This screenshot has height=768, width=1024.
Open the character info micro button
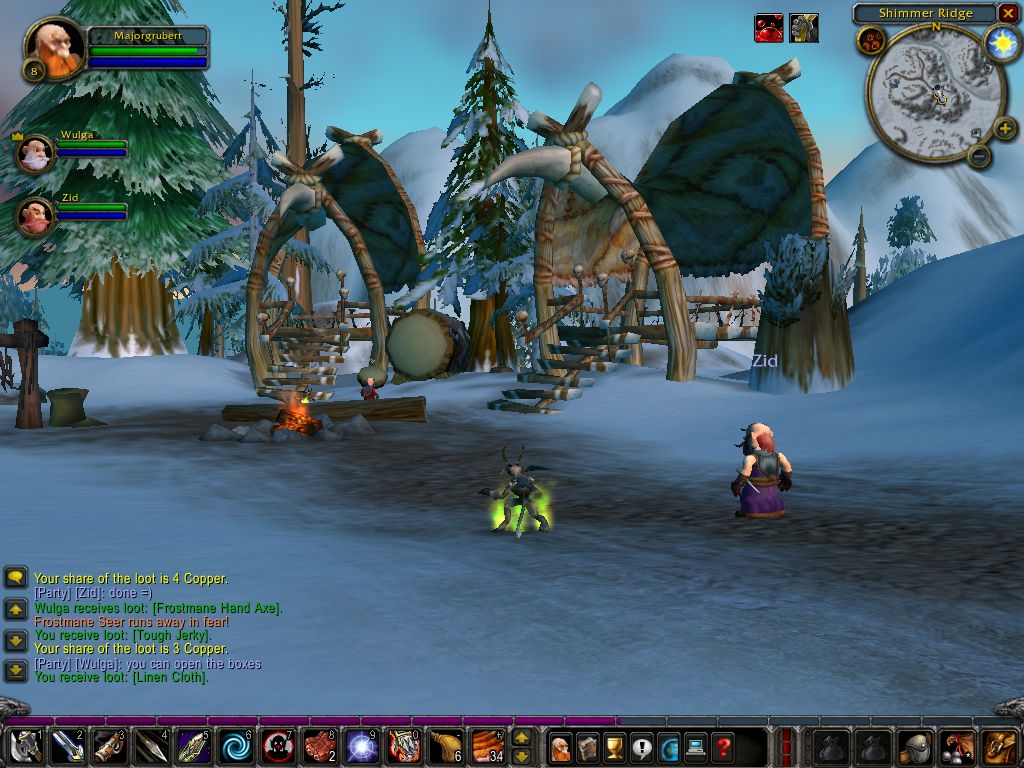560,747
